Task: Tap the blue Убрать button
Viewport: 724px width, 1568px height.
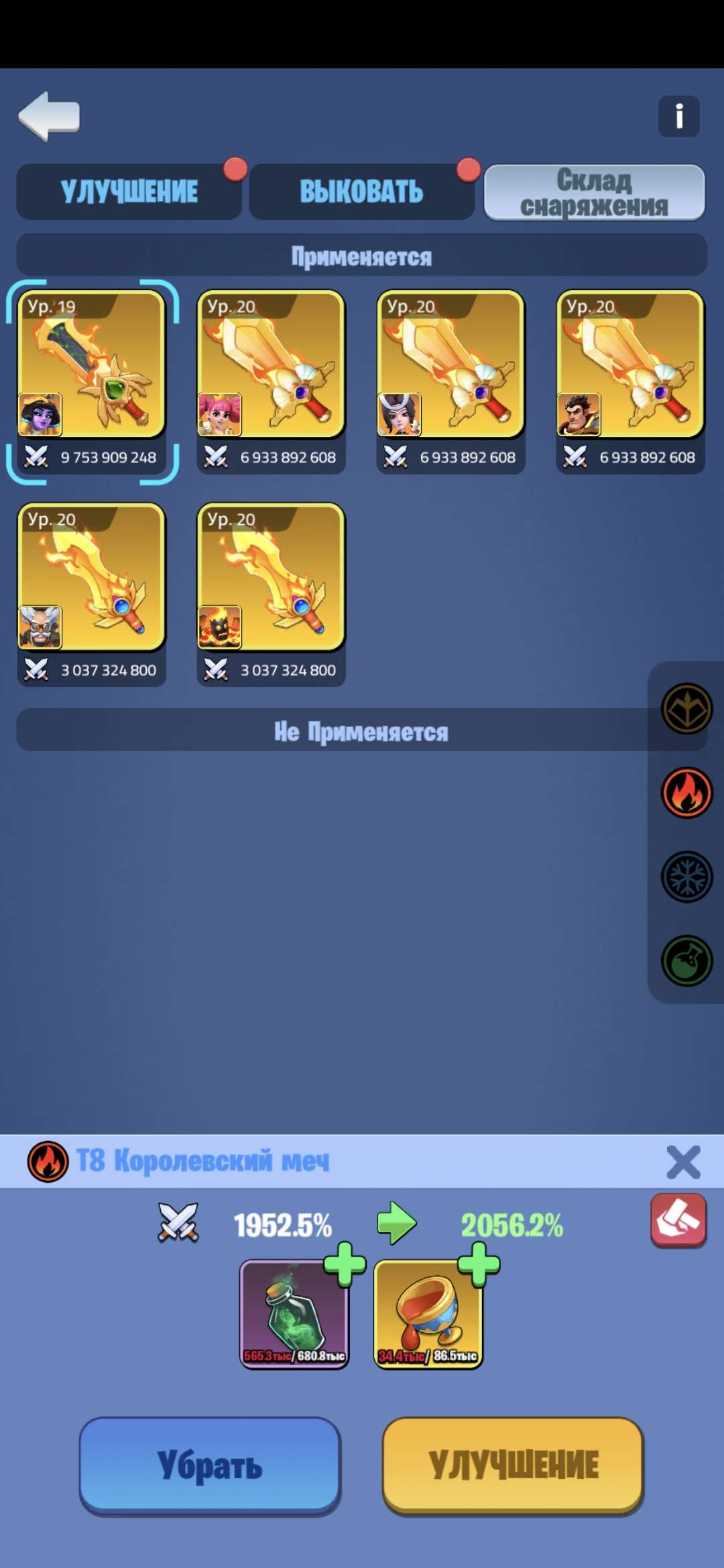Action: pyautogui.click(x=210, y=1465)
